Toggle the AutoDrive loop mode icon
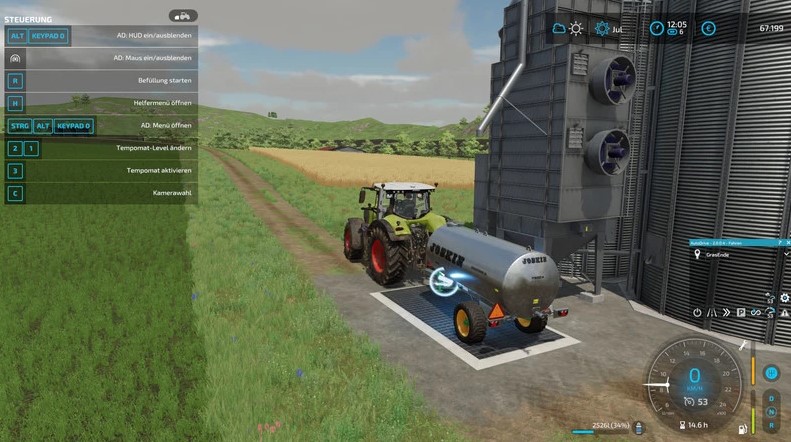Image resolution: width=791 pixels, height=442 pixels. click(755, 313)
